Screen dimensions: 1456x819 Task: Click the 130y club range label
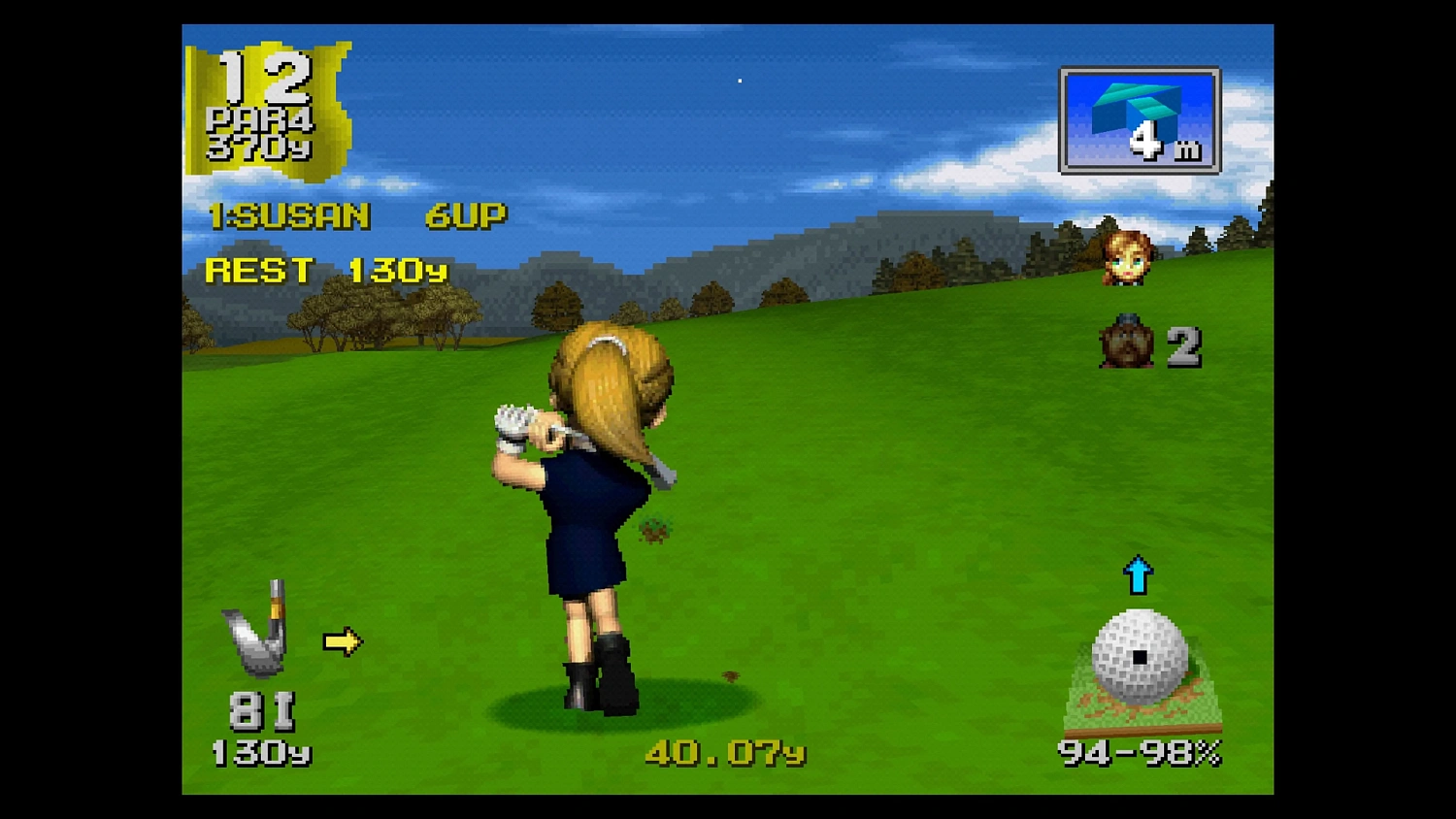point(260,752)
